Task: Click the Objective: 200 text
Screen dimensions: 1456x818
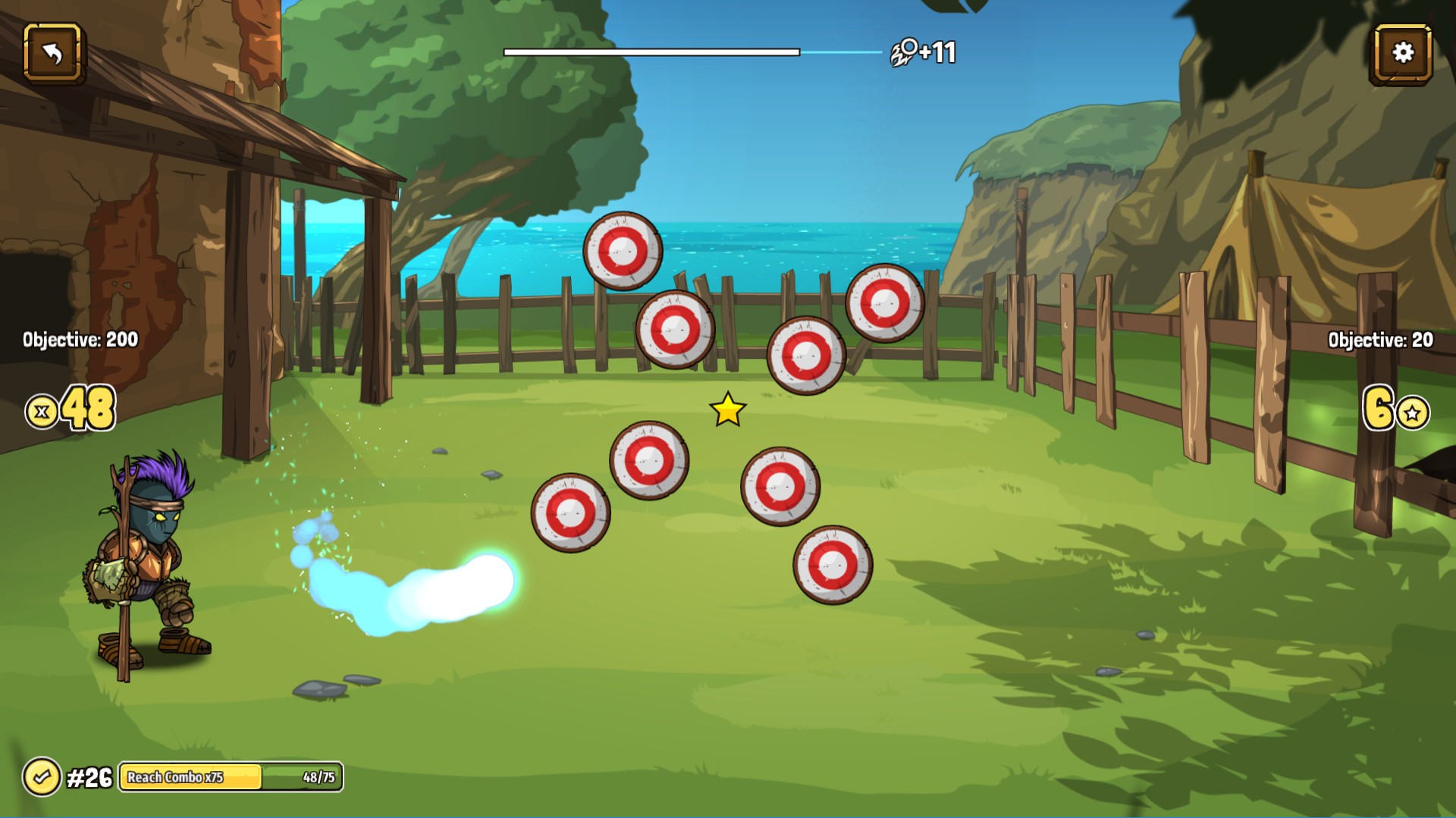Action: 78,340
